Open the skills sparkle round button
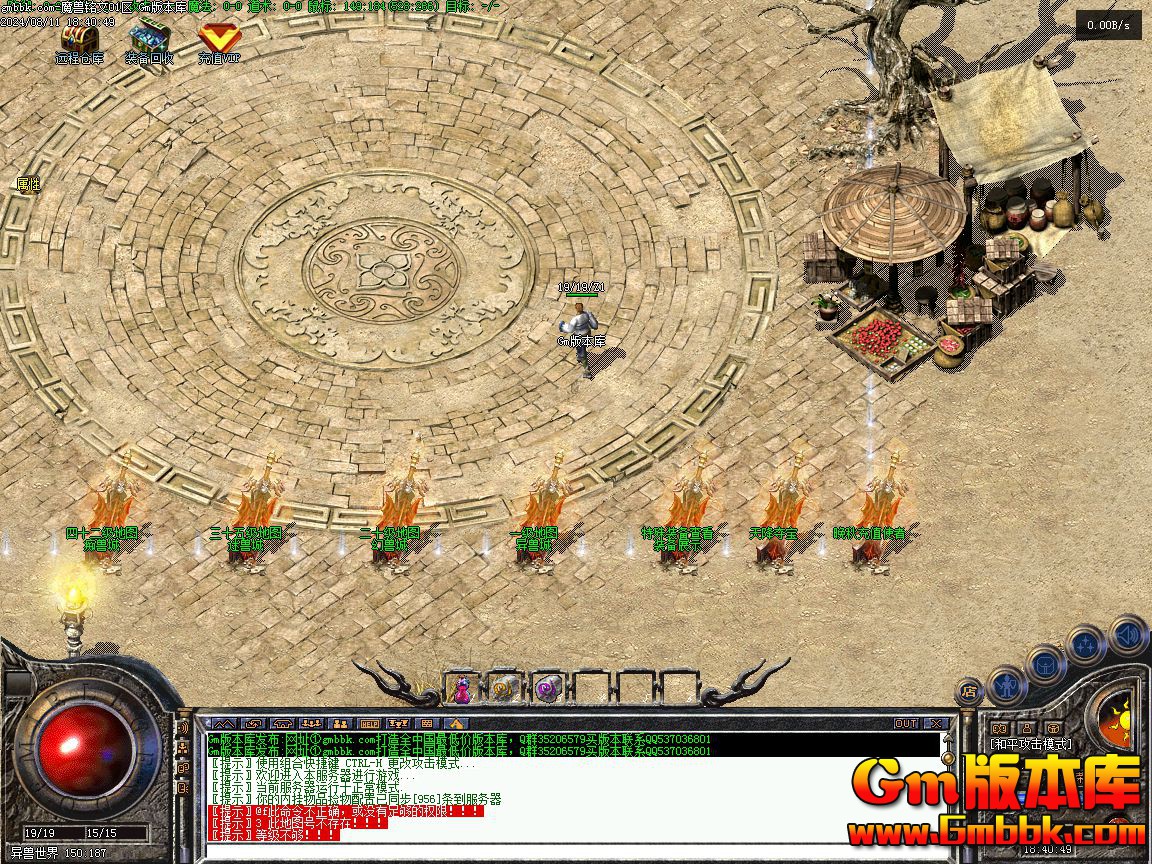The width and height of the screenshot is (1152, 864). tap(1086, 644)
